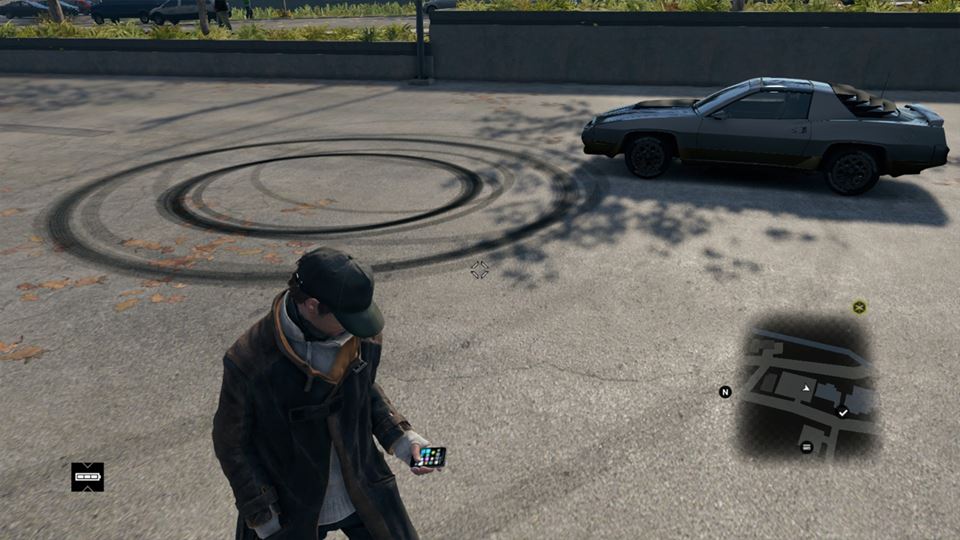Click the striped round marker on the minimap
Viewport: 960px width, 540px height.
(x=807, y=447)
